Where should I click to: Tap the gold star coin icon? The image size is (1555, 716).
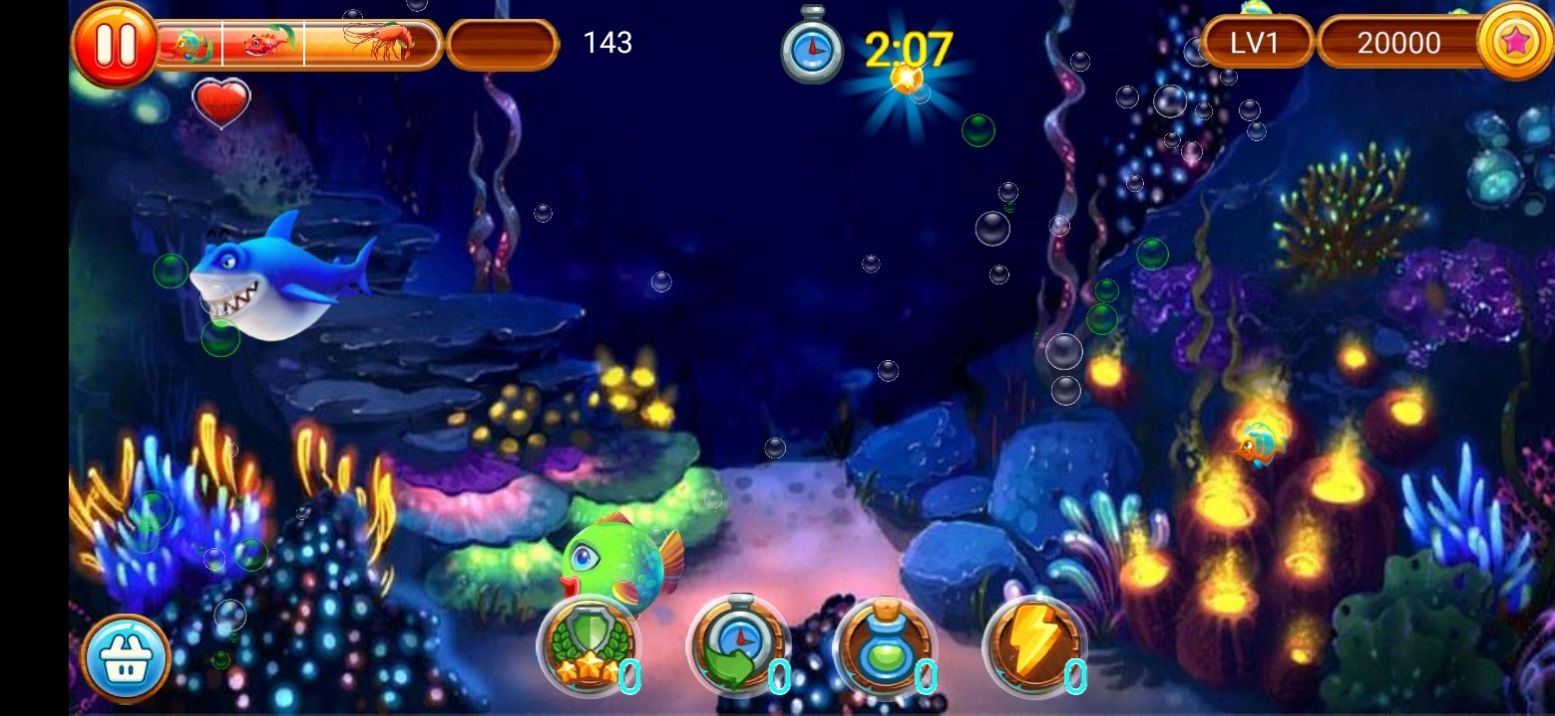tap(1514, 42)
